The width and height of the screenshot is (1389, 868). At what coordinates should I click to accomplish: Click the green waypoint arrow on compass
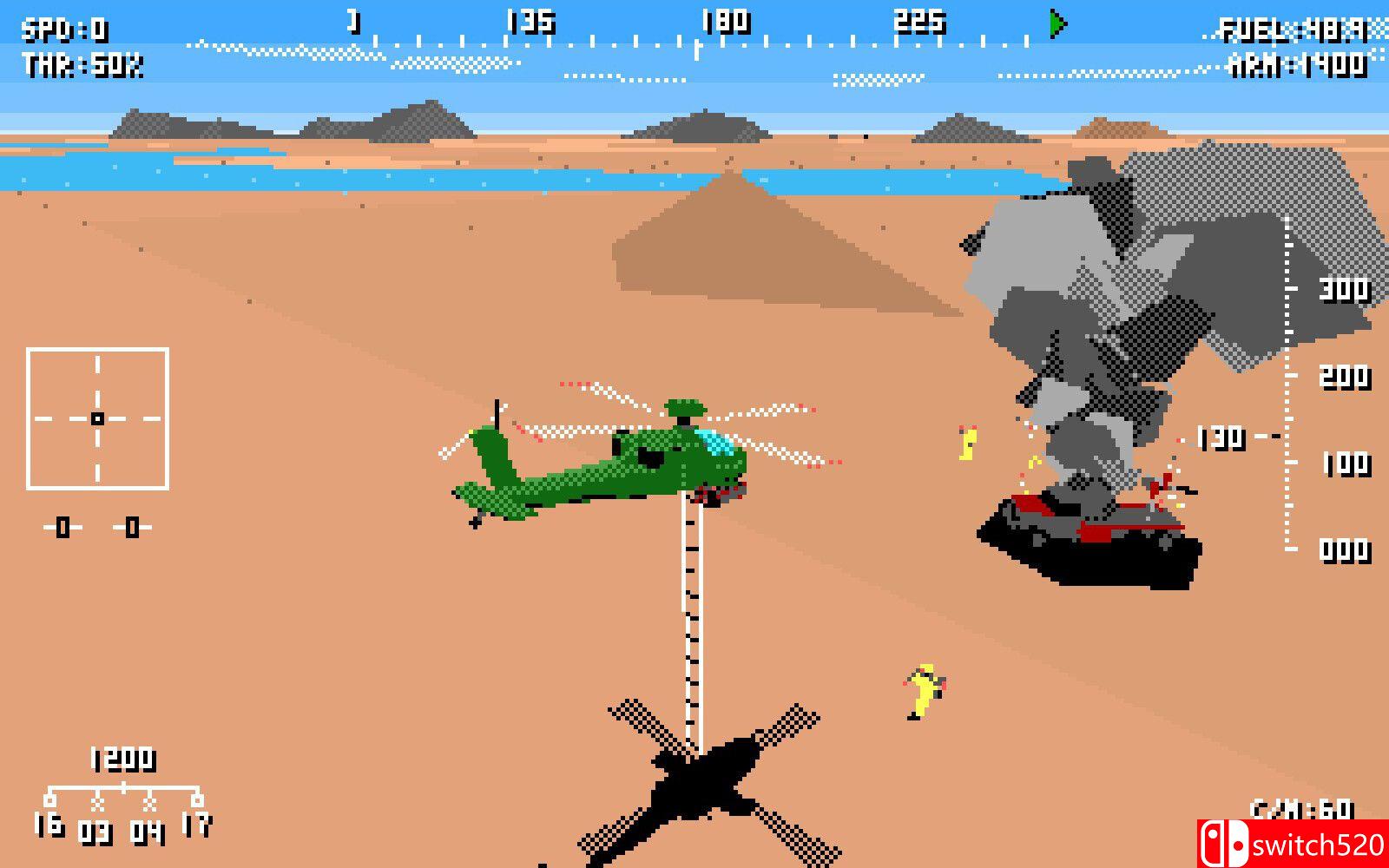1056,26
